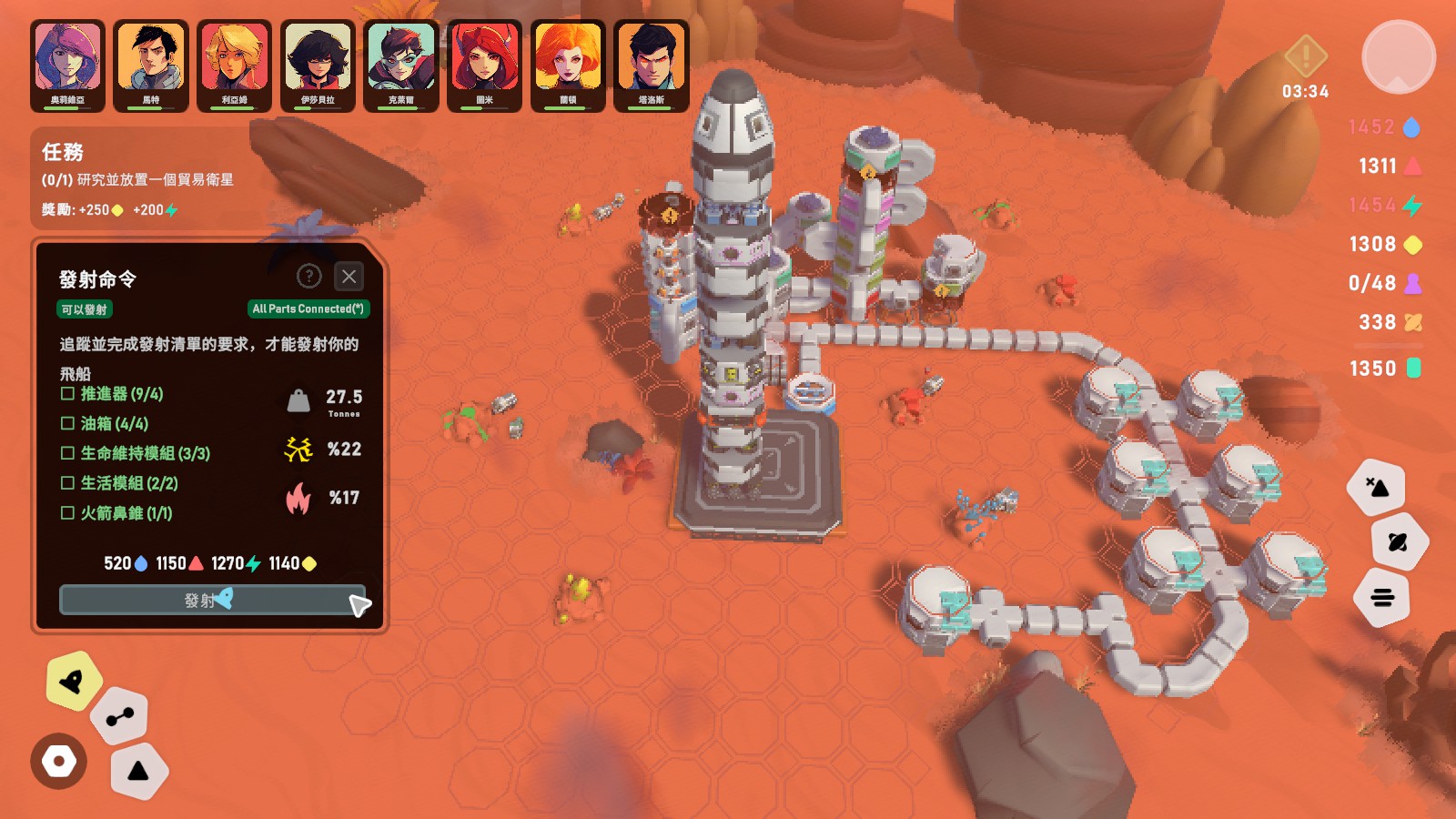Launch the rocket with the 發射 button
The width and height of the screenshot is (1456, 819).
tap(211, 600)
